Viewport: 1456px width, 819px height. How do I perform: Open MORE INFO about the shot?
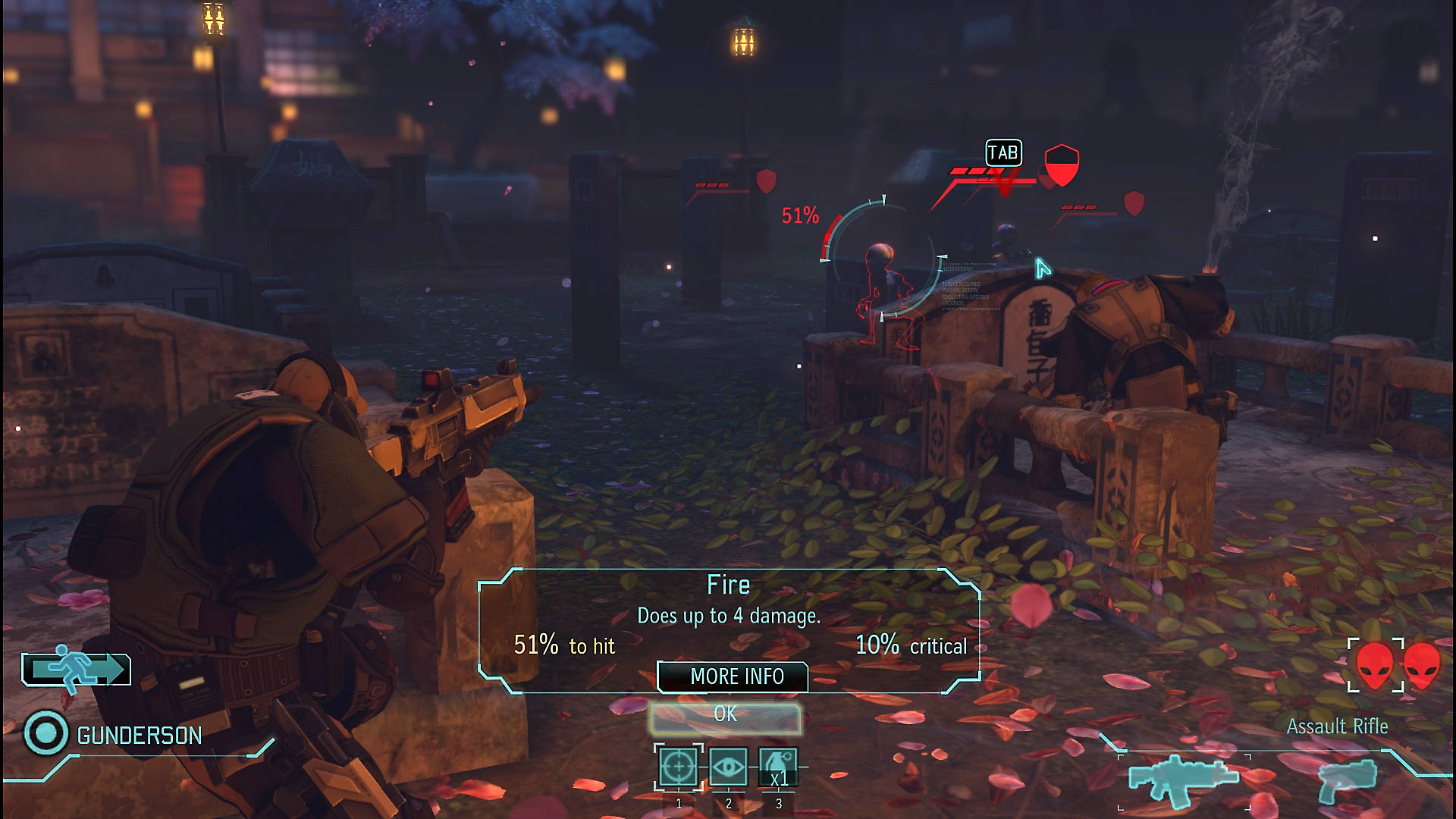(733, 676)
